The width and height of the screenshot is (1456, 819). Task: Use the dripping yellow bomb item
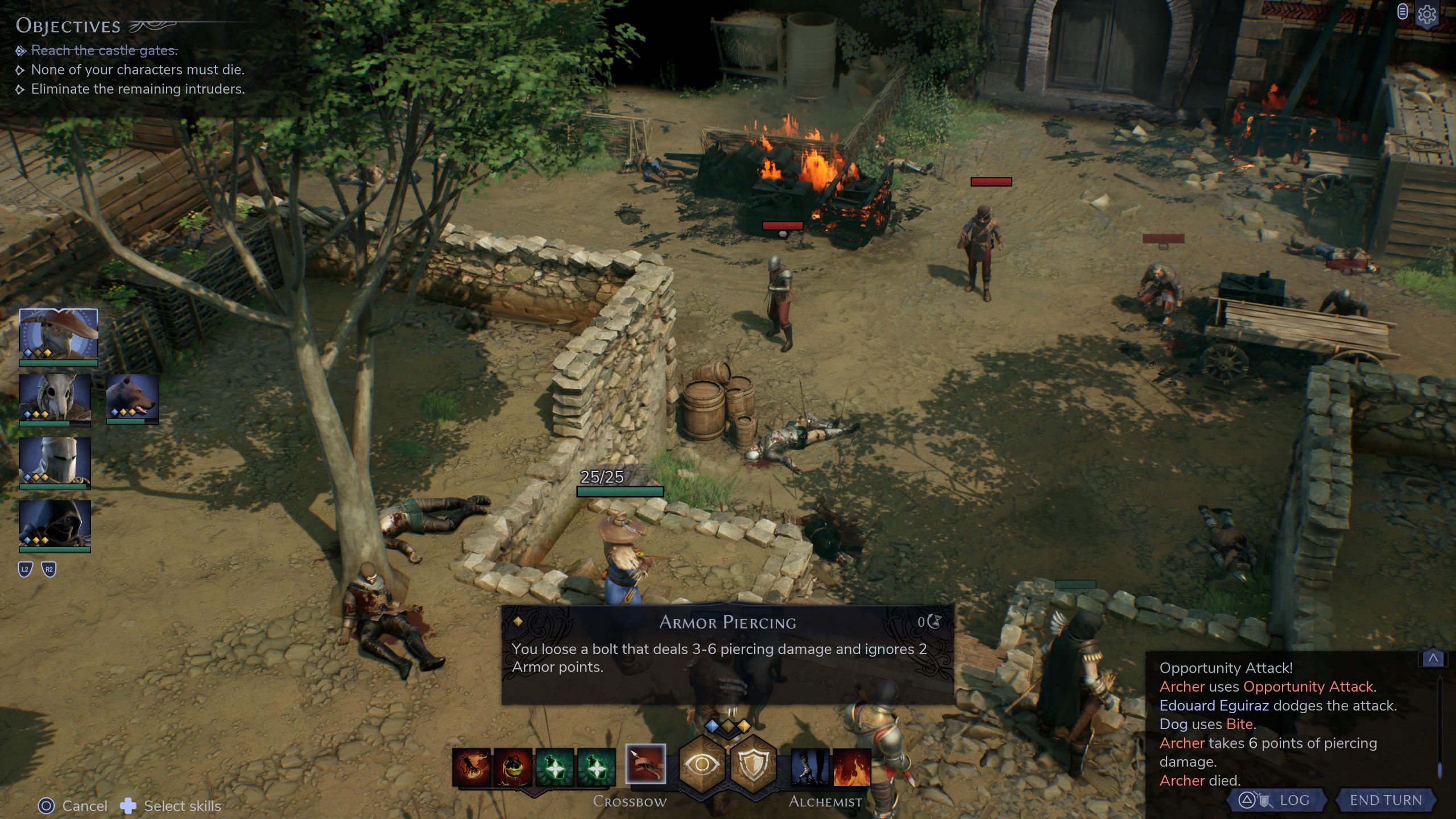tap(513, 767)
